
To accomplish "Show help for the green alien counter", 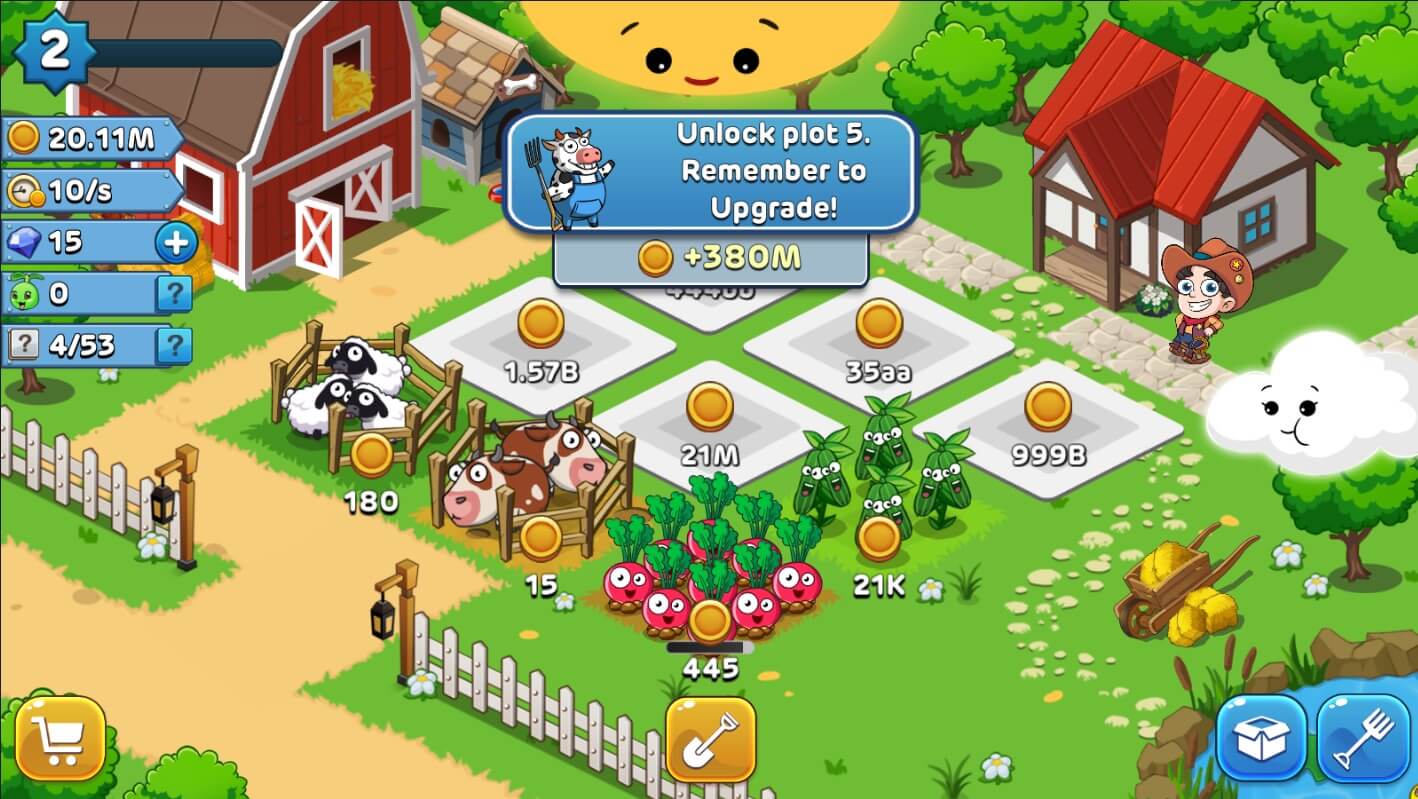I will [174, 294].
